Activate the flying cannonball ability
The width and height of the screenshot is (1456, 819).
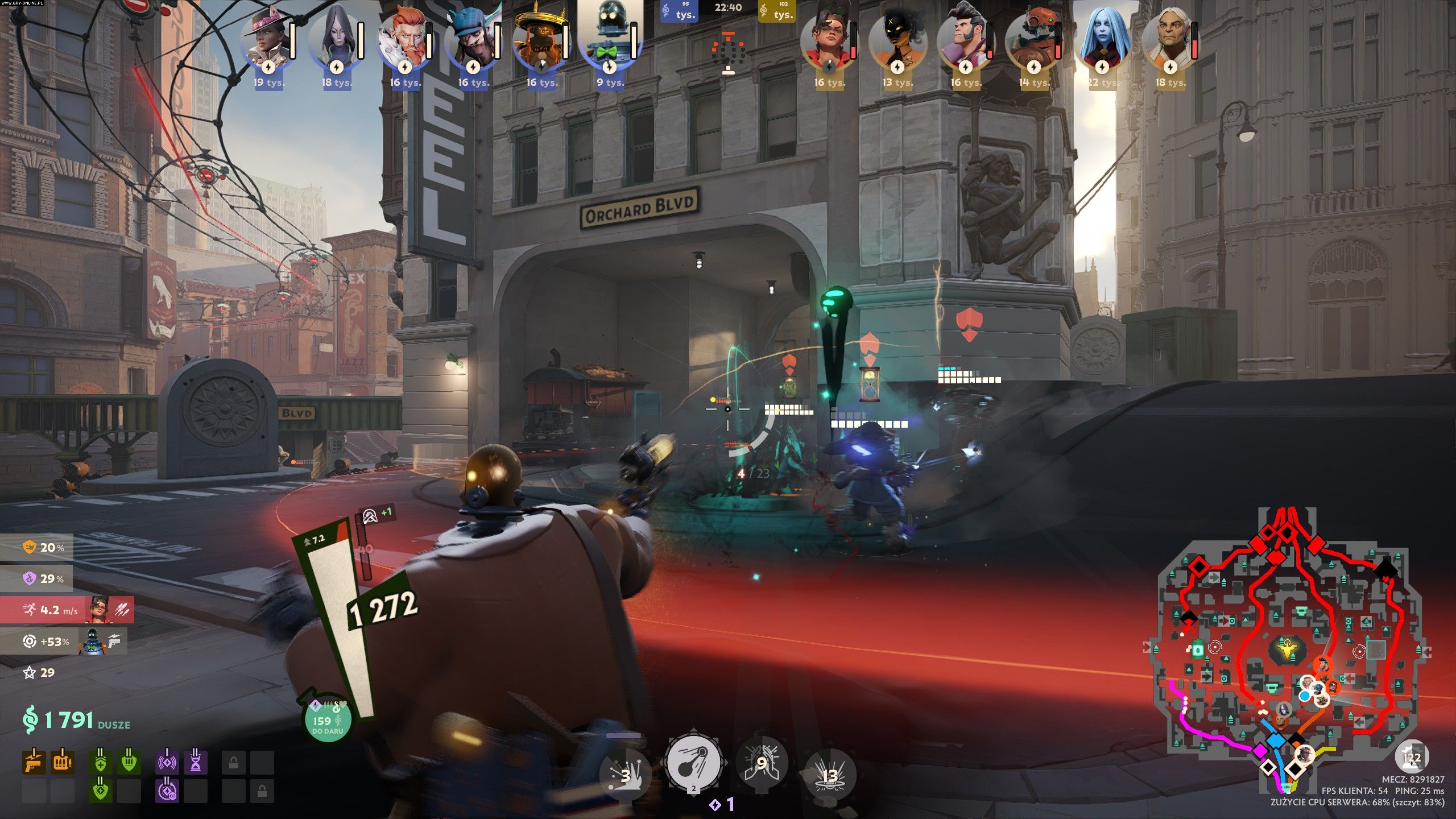(x=694, y=762)
